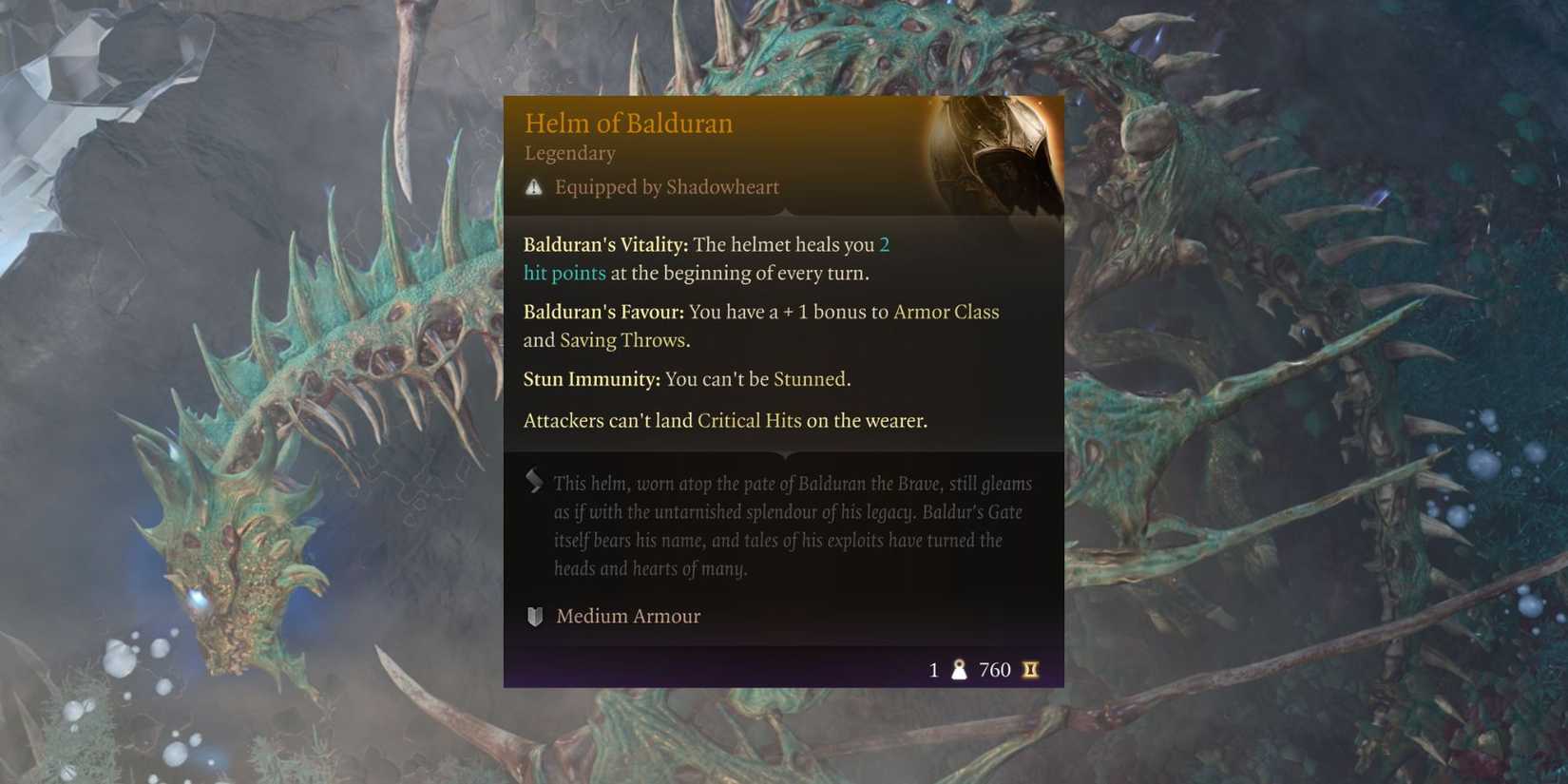Screen dimensions: 1568x784
Task: Expand the Critical Hits term details
Action: [749, 420]
